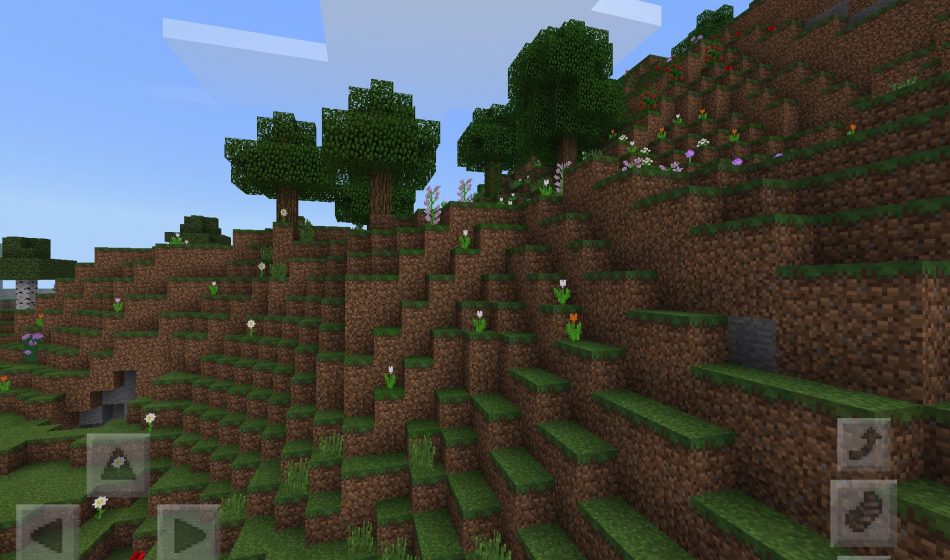Tap the move forward up-arrow button
The image size is (950, 560).
[118, 464]
